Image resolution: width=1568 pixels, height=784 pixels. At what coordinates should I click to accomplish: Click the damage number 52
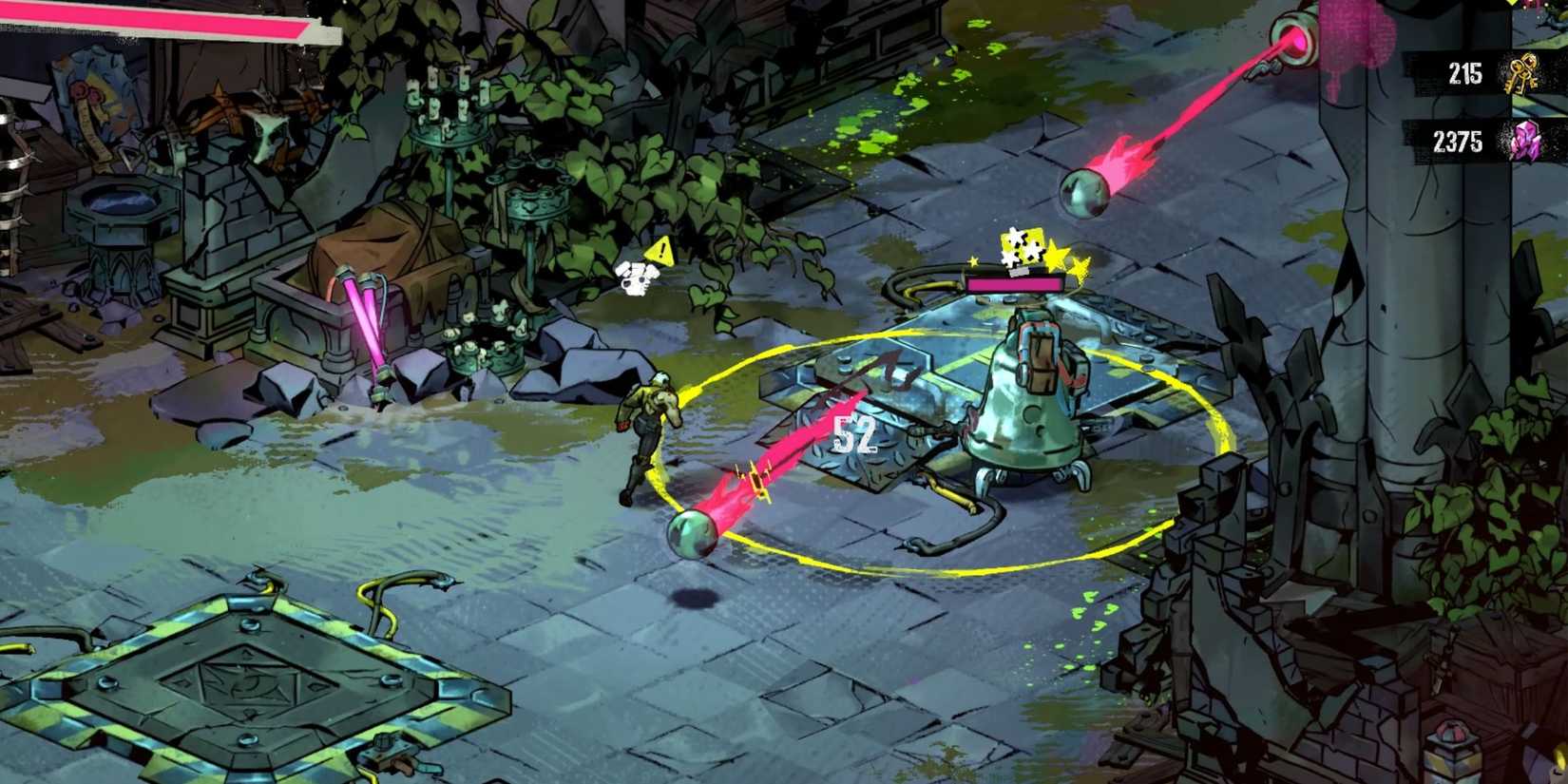pos(855,435)
